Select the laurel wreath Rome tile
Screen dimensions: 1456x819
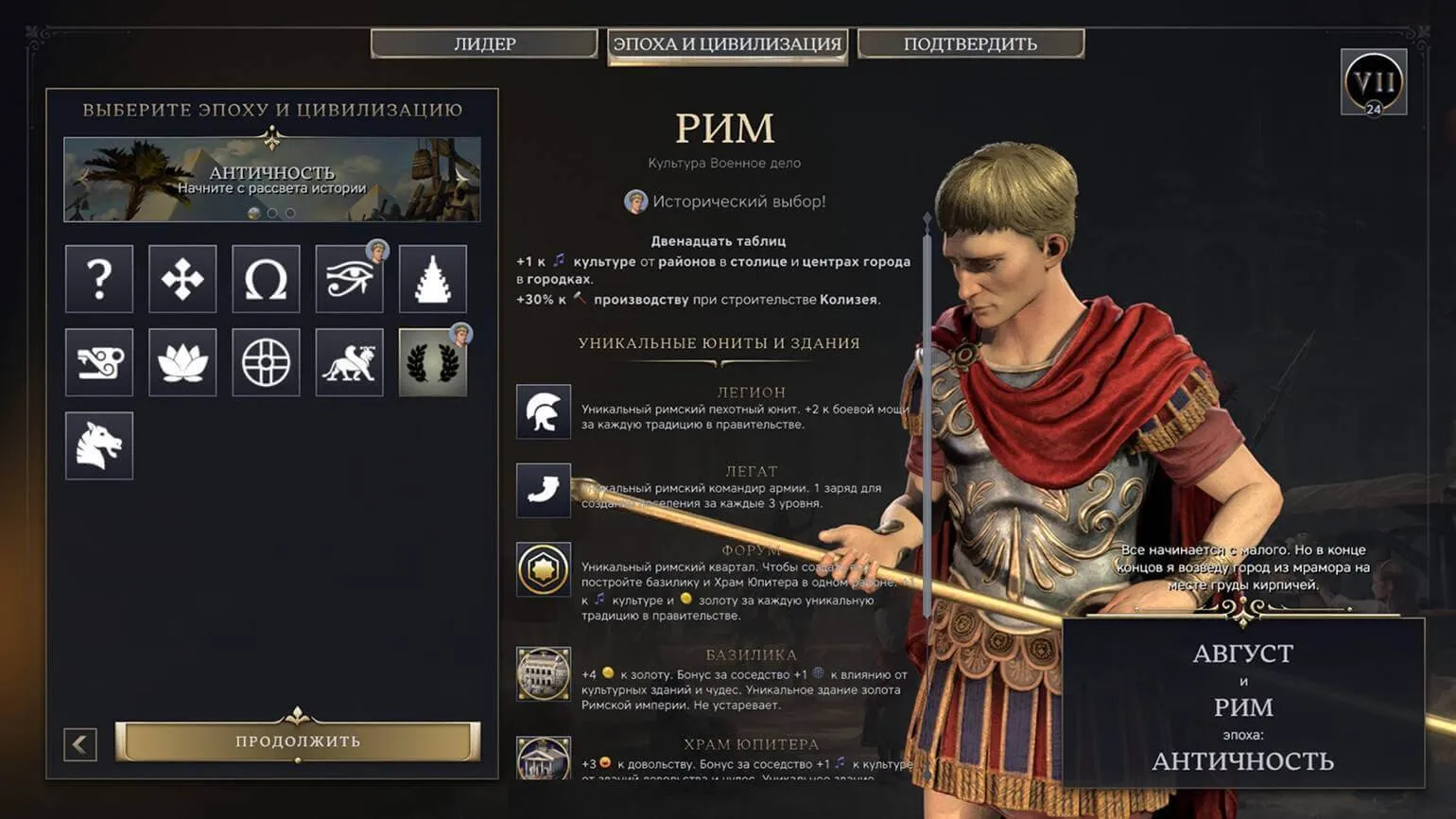click(432, 362)
